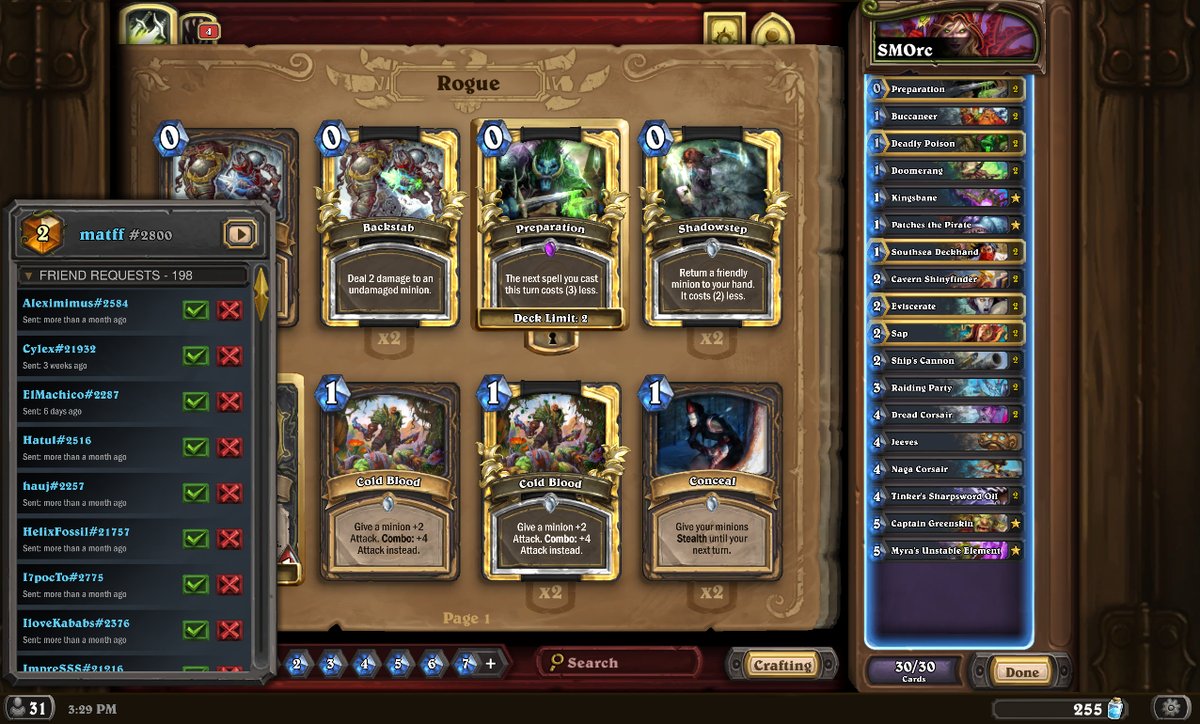Click the Done button
Screen dimensions: 1200x724
click(x=1021, y=672)
